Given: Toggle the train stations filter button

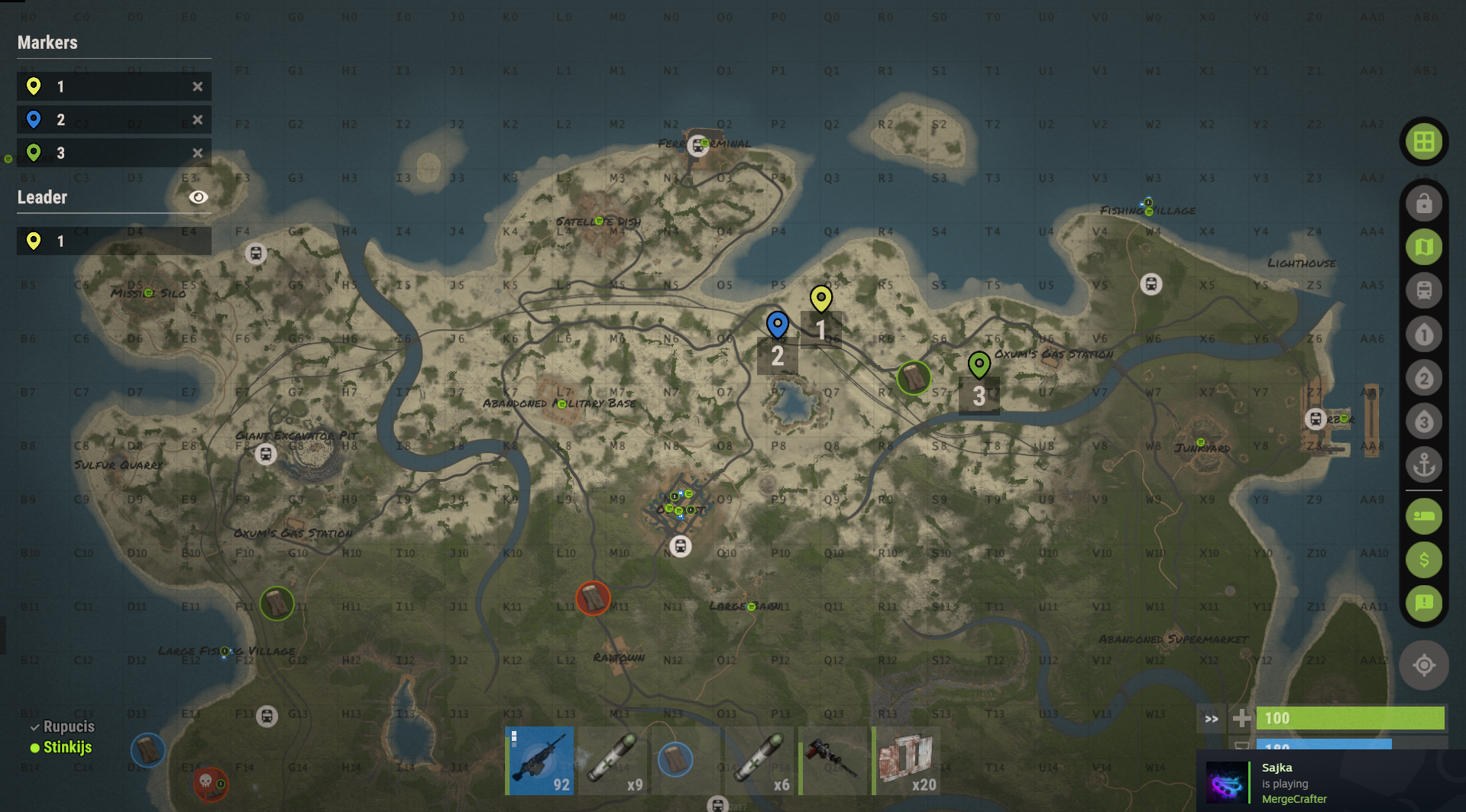Looking at the screenshot, I should pyautogui.click(x=1423, y=290).
